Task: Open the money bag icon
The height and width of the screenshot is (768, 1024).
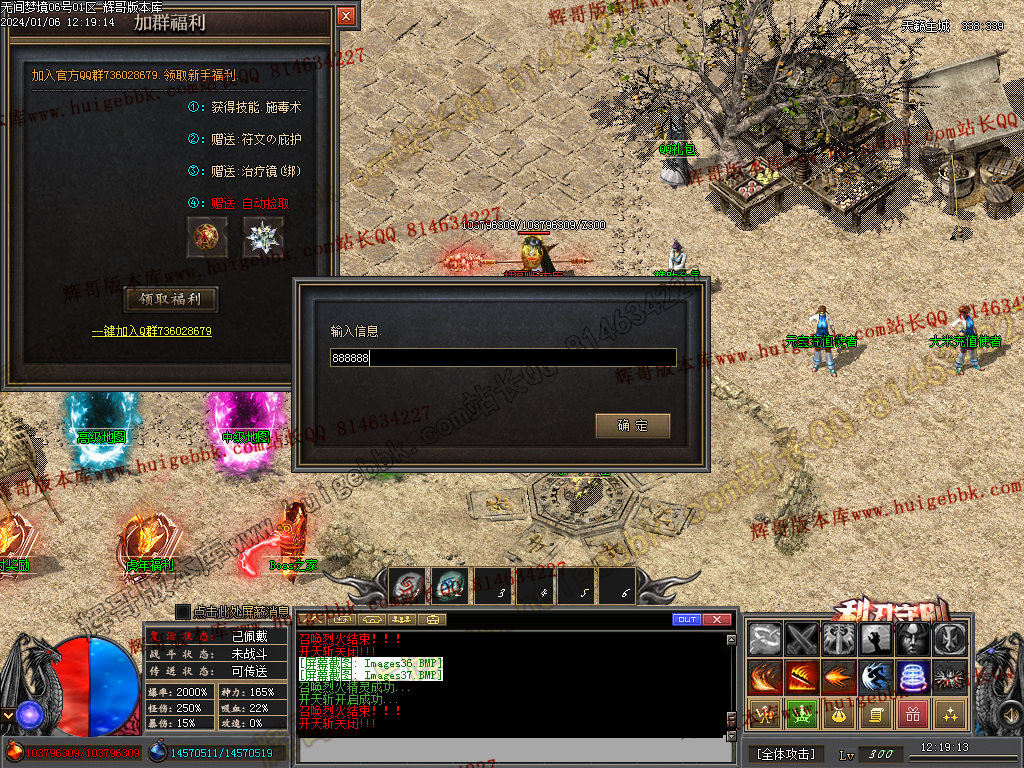Action: (x=839, y=714)
